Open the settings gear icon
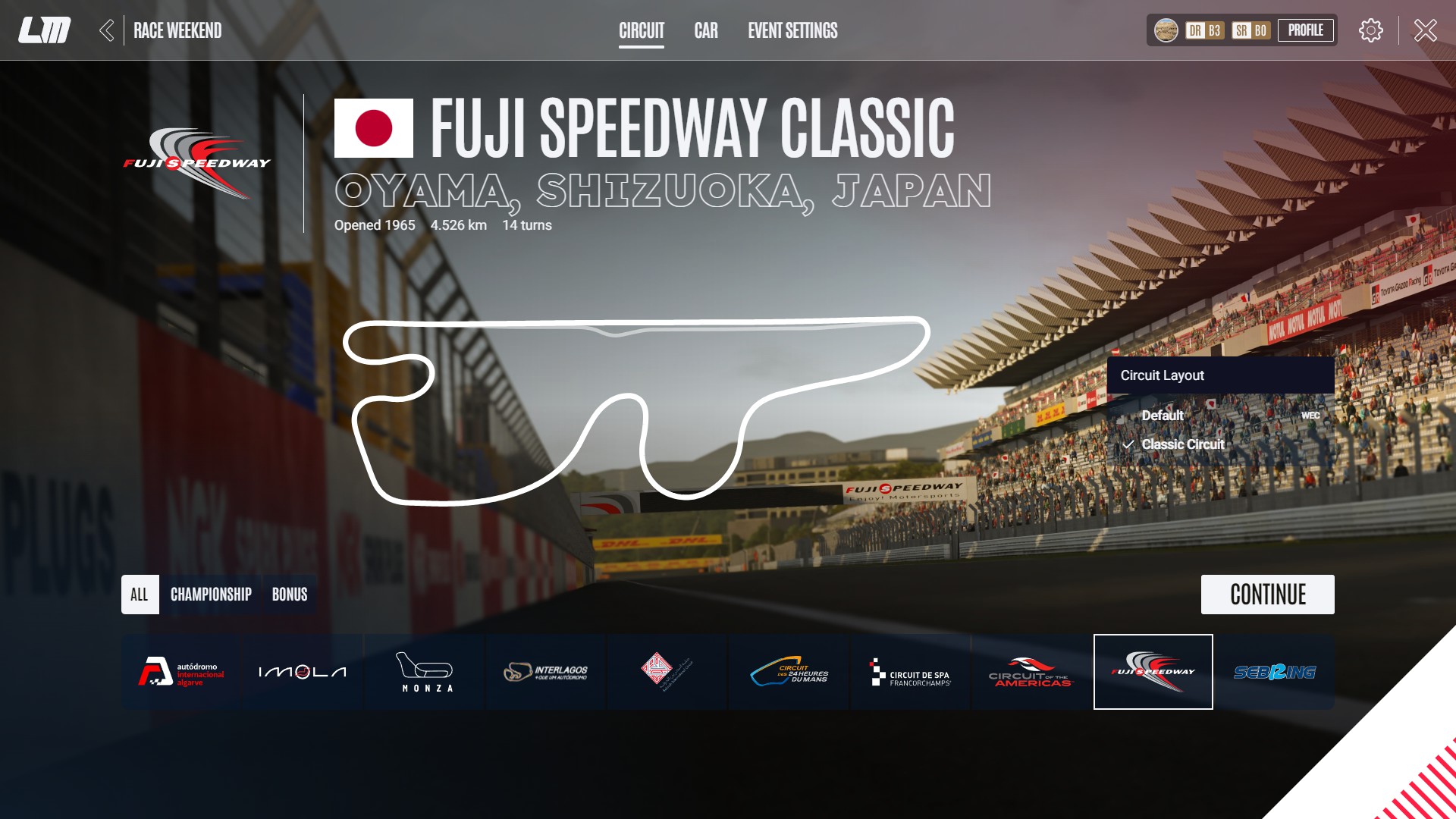This screenshot has height=819, width=1456. click(1370, 30)
